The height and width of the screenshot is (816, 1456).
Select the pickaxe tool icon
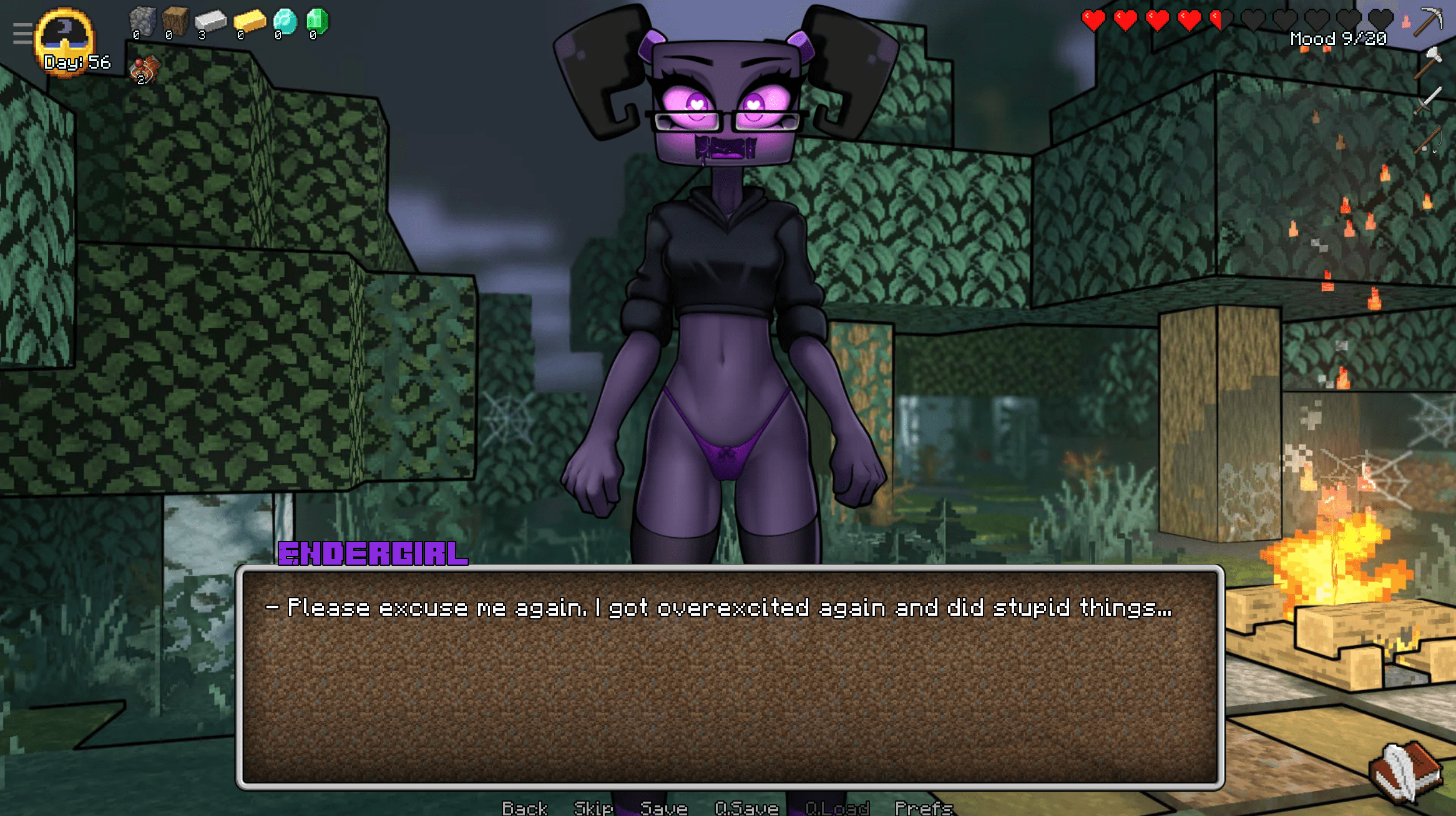pos(1428,21)
